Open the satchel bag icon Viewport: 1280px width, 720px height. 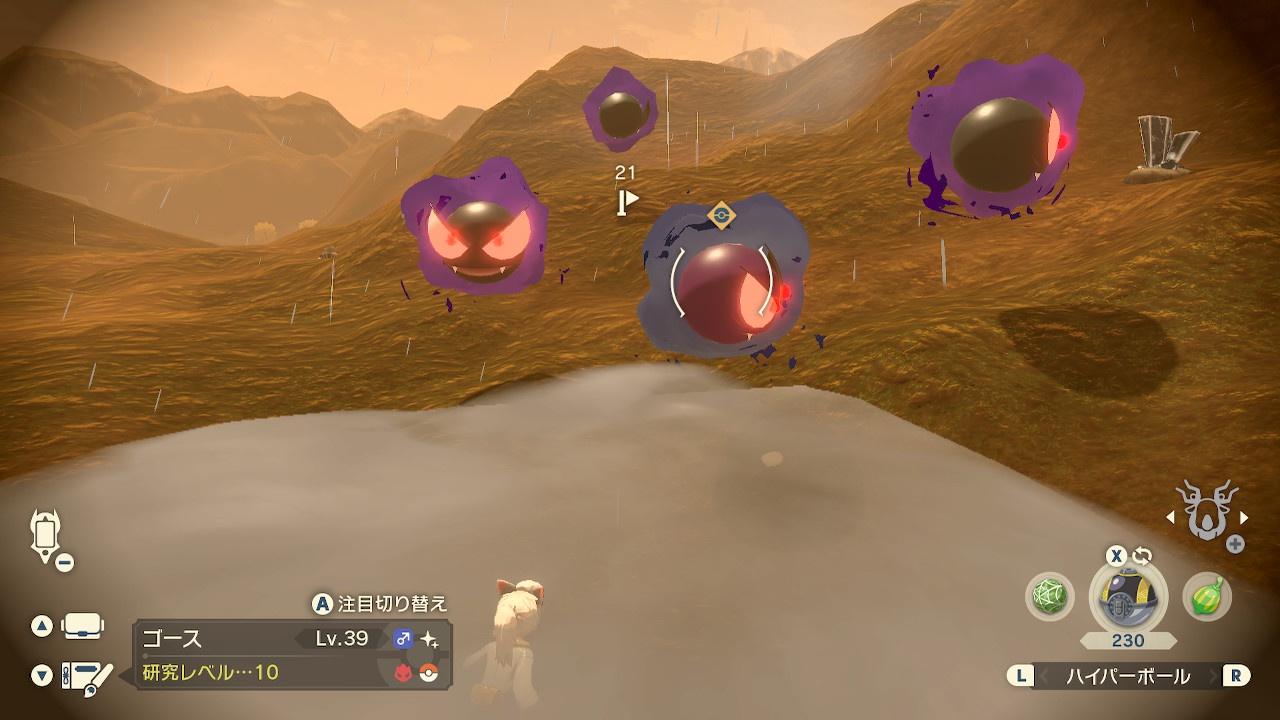[x=82, y=627]
